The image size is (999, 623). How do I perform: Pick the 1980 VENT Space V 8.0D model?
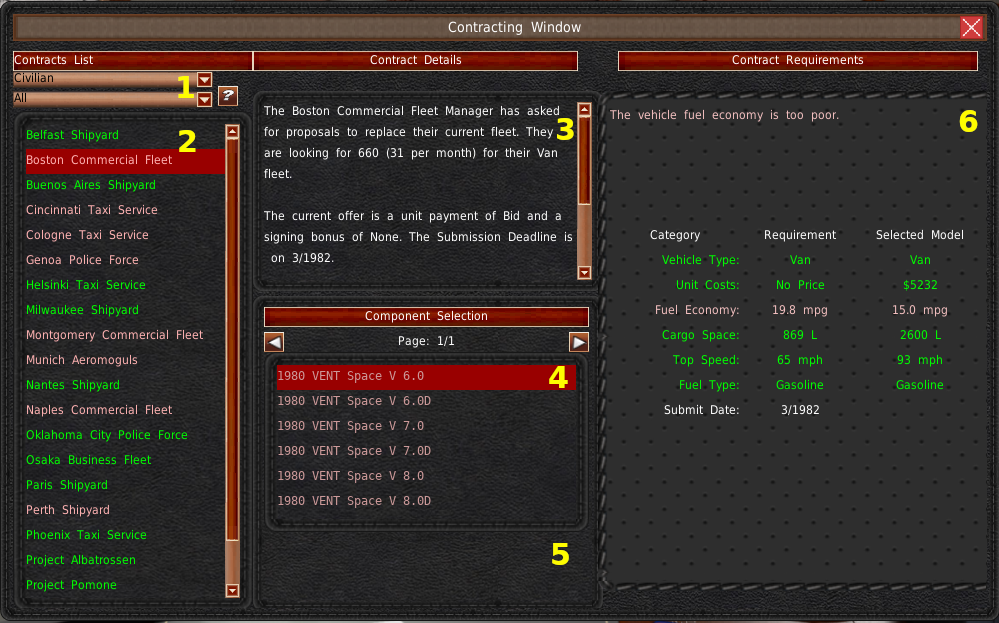354,501
